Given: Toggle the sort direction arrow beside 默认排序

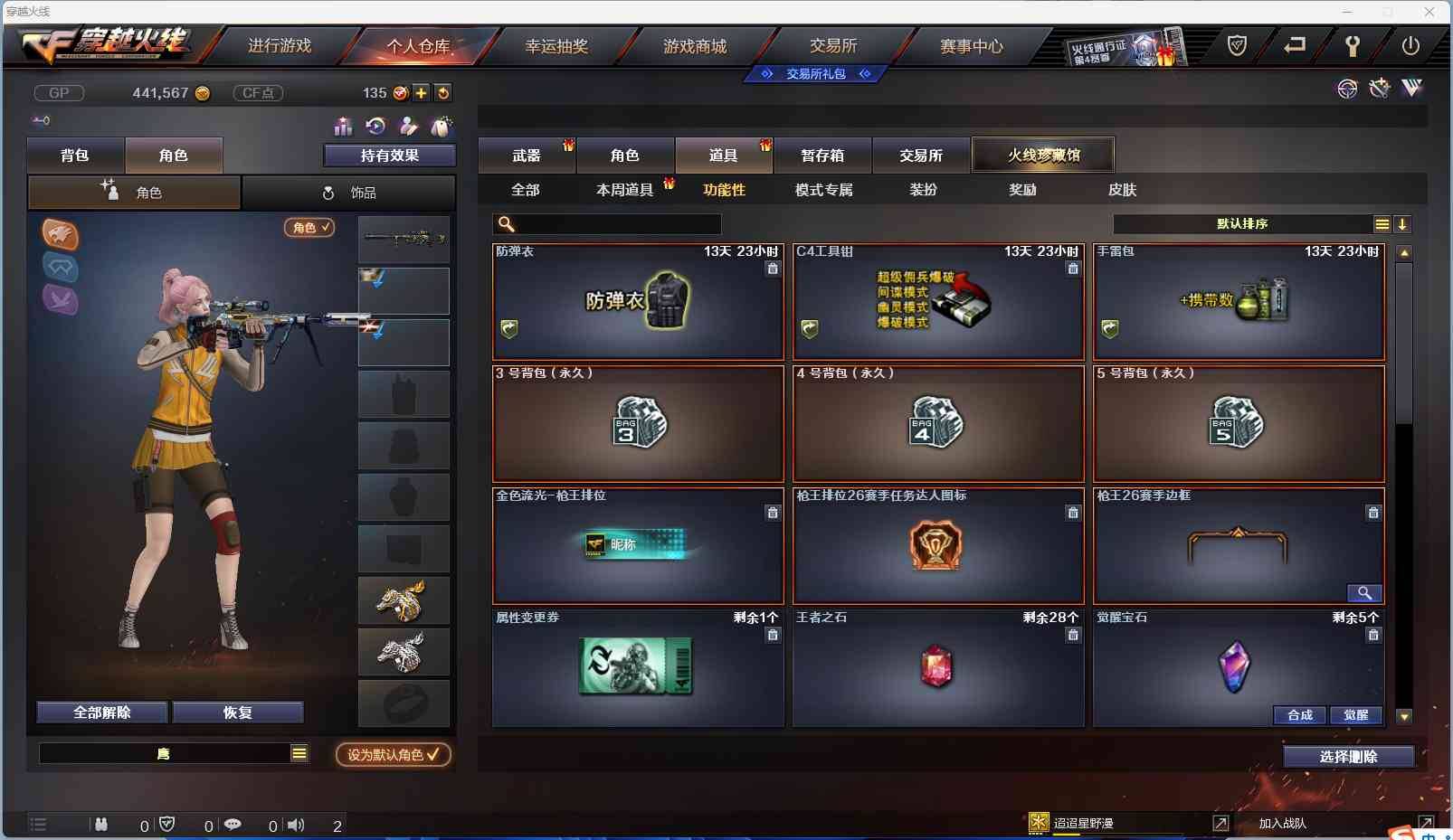Looking at the screenshot, I should [x=1402, y=223].
